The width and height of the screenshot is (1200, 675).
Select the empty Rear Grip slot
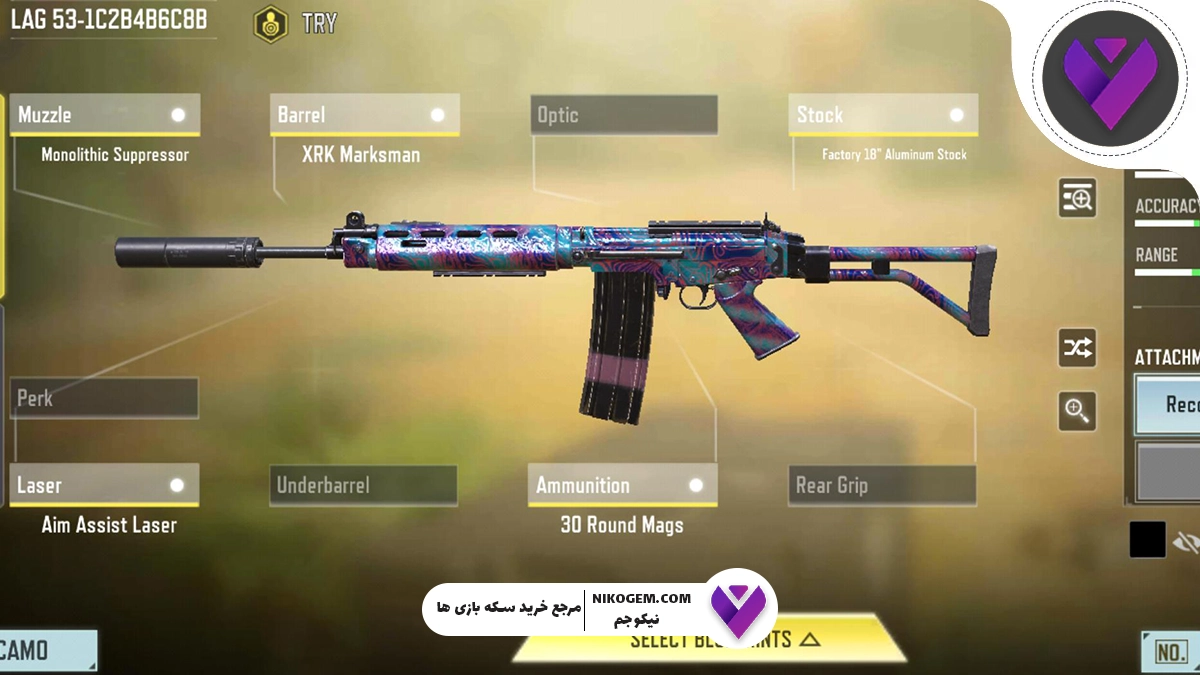[882, 485]
